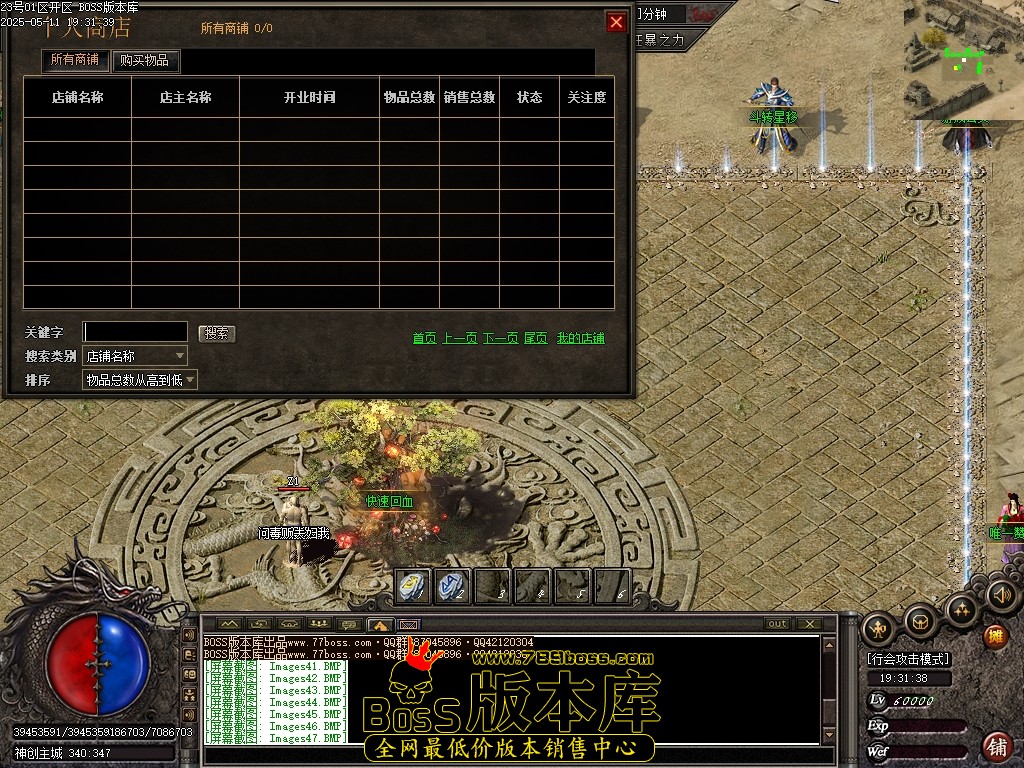Click the chat panel's out button
This screenshot has height=768, width=1024.
coord(777,624)
